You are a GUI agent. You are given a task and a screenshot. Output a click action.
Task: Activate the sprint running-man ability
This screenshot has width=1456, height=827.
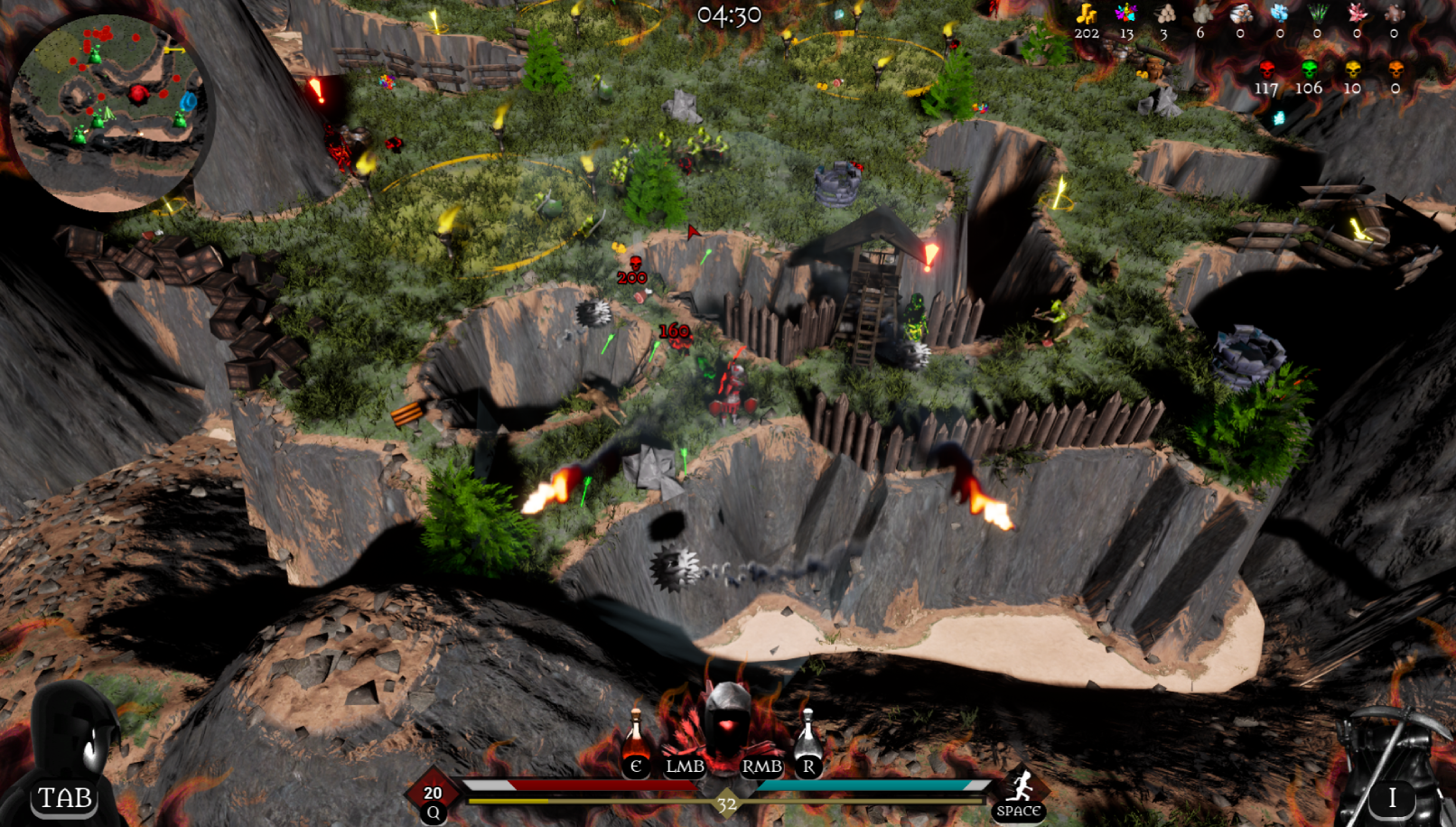(x=1020, y=787)
